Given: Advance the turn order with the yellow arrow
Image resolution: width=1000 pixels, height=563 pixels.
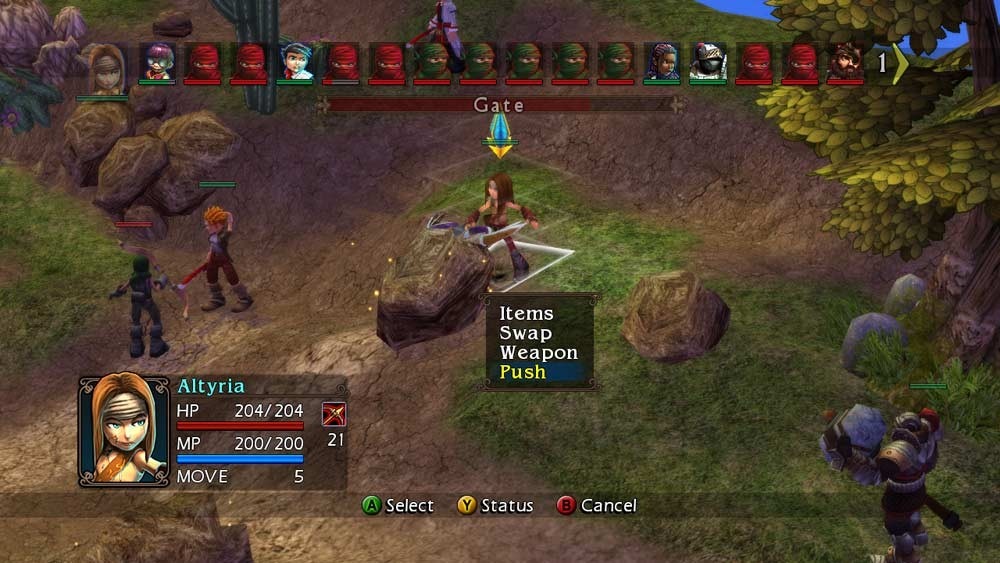Looking at the screenshot, I should coord(901,63).
